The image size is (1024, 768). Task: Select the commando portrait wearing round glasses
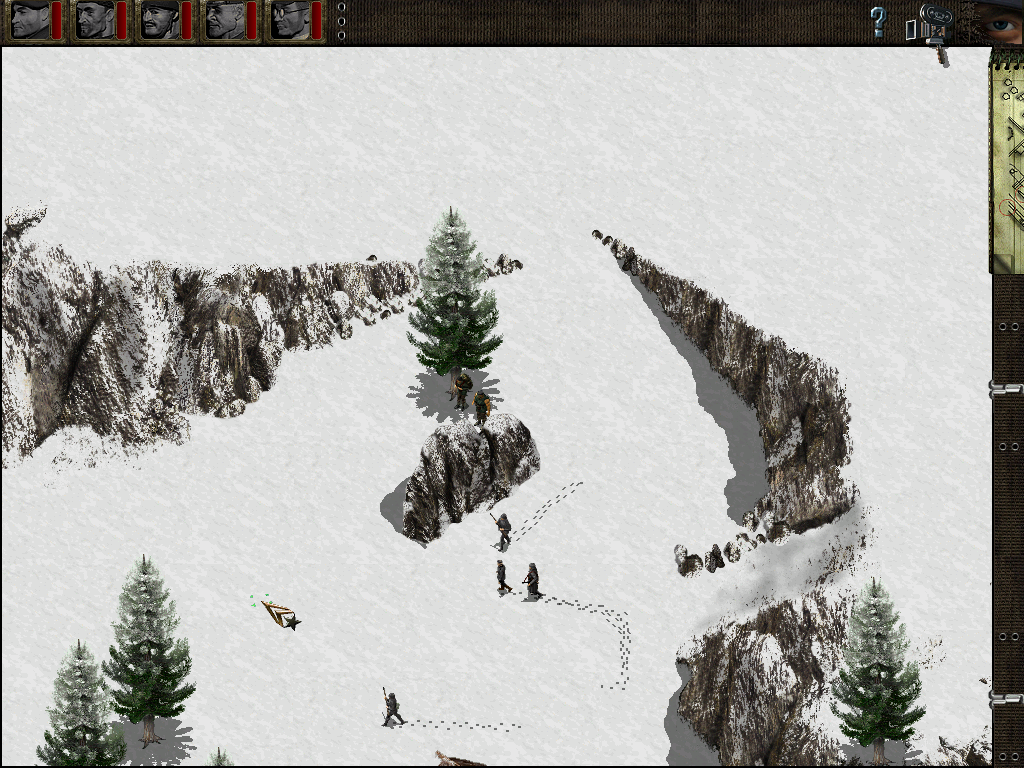point(288,20)
